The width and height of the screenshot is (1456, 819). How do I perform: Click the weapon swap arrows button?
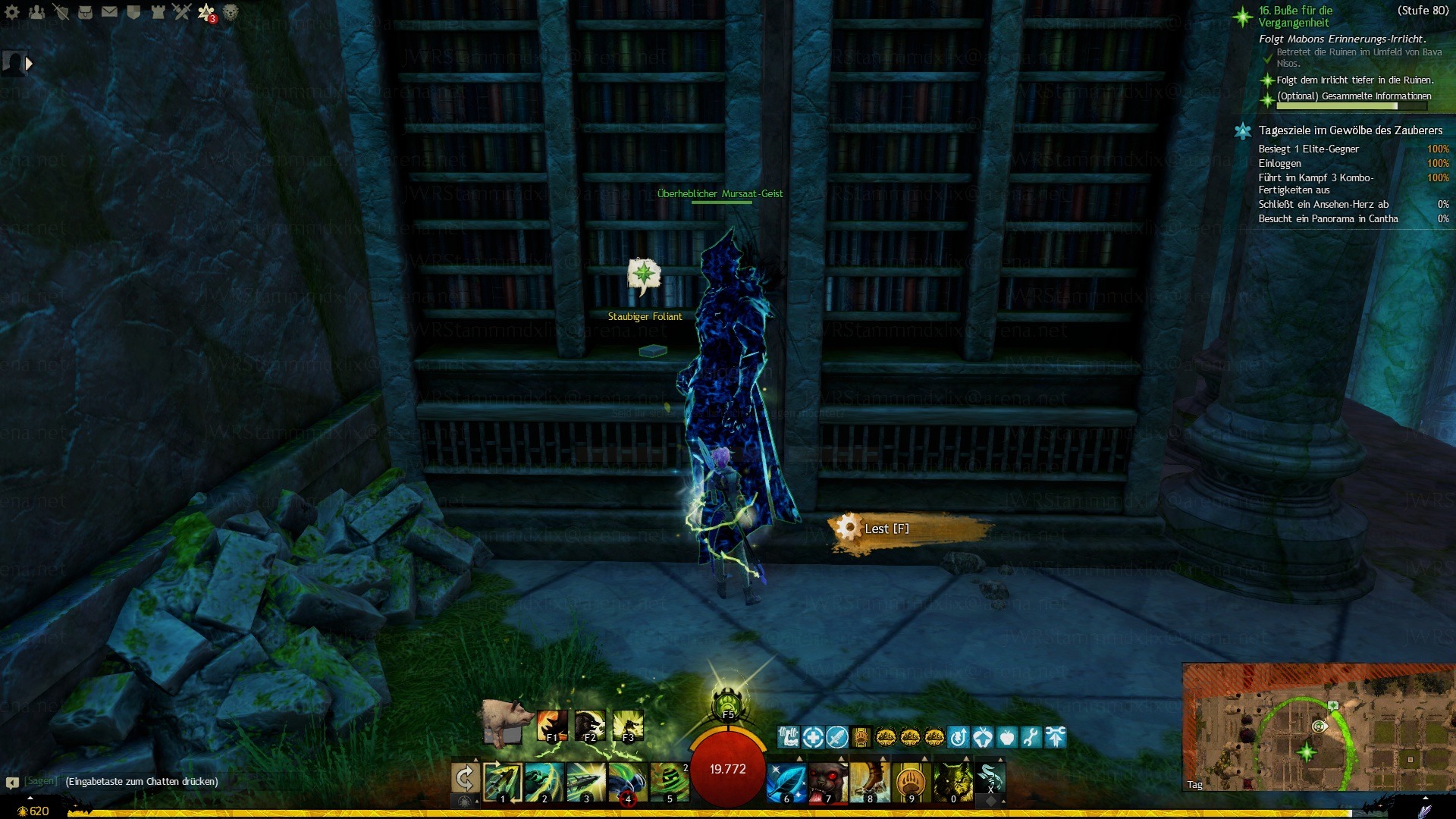(464, 779)
